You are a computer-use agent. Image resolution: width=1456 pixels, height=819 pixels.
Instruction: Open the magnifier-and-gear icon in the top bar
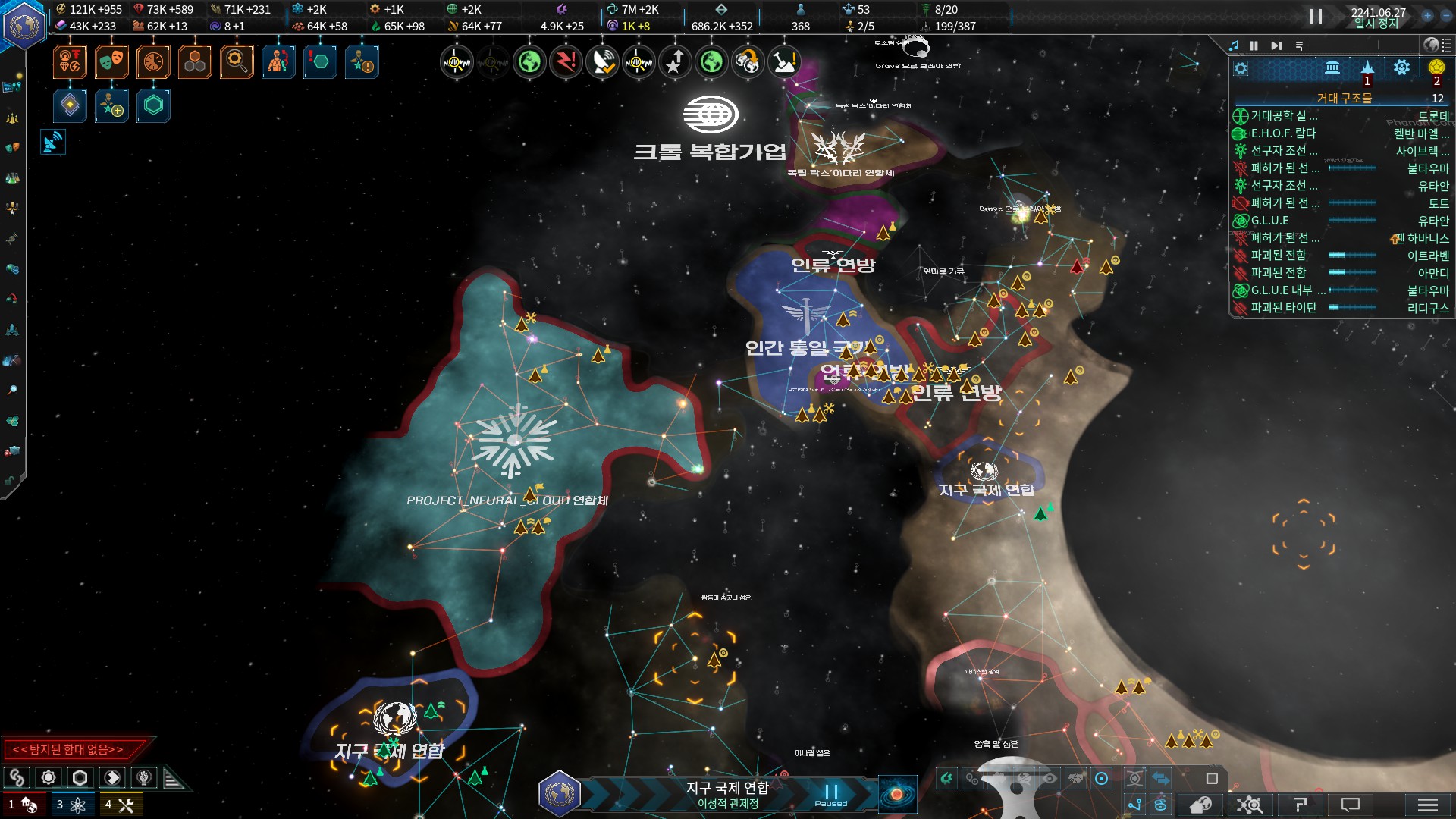point(237,61)
